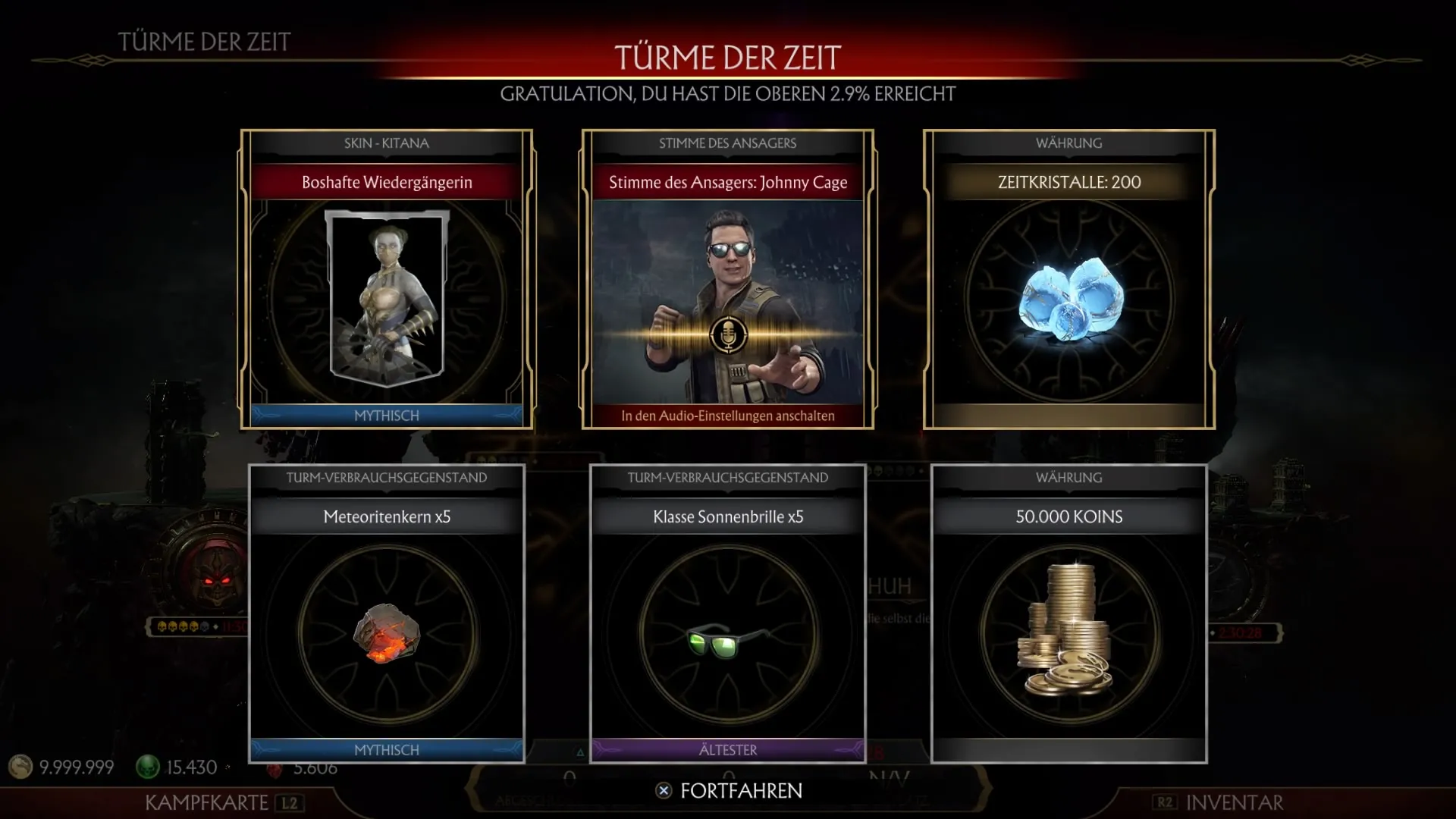This screenshot has height=819, width=1456.
Task: Select the Zeitkristalle: 200 reward card
Action: tap(1068, 279)
